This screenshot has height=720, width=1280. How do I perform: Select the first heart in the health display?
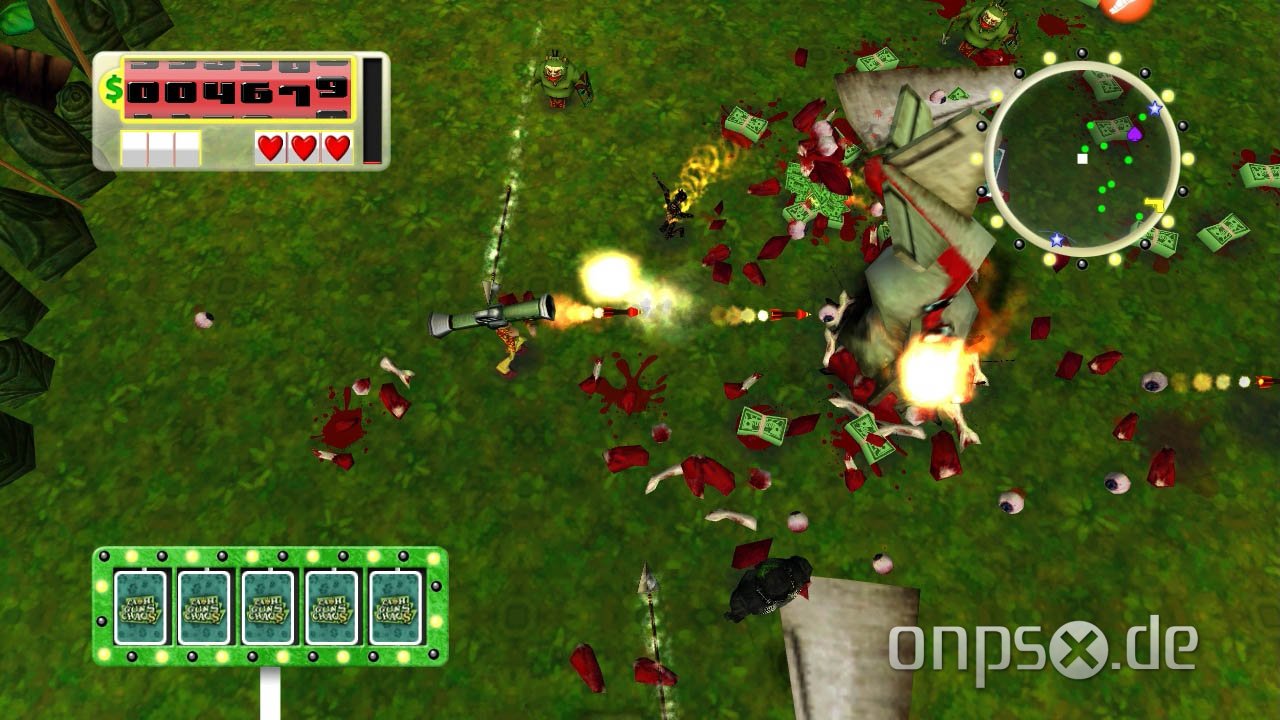click(268, 148)
